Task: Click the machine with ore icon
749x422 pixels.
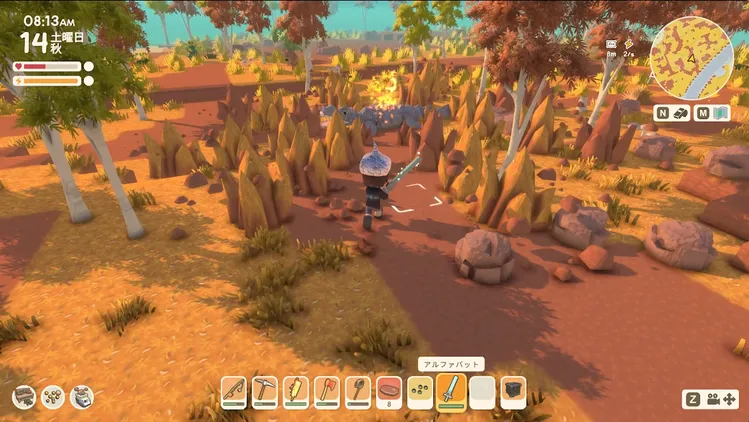Action: [x=82, y=397]
